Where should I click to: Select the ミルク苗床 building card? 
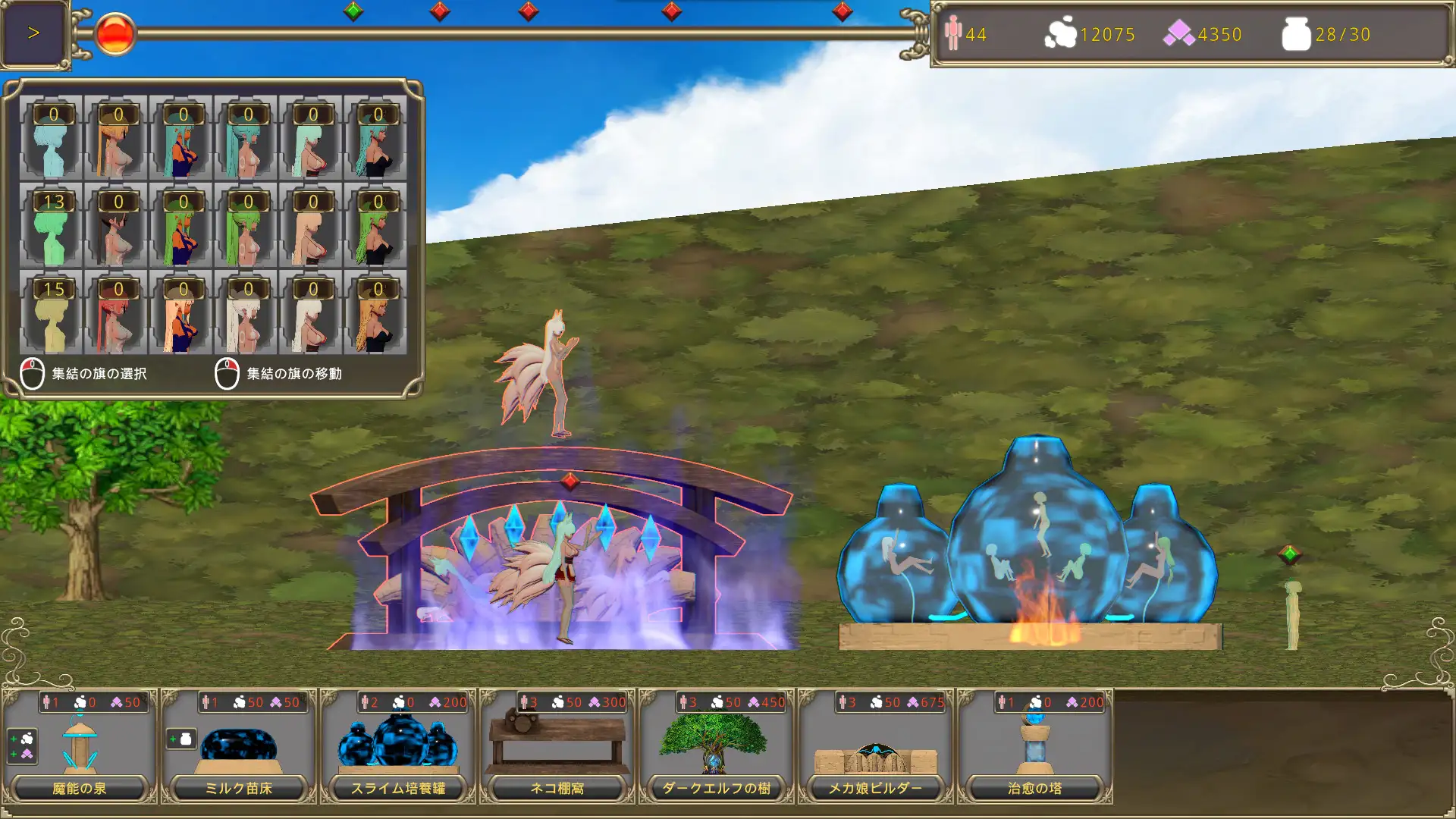coord(239,747)
